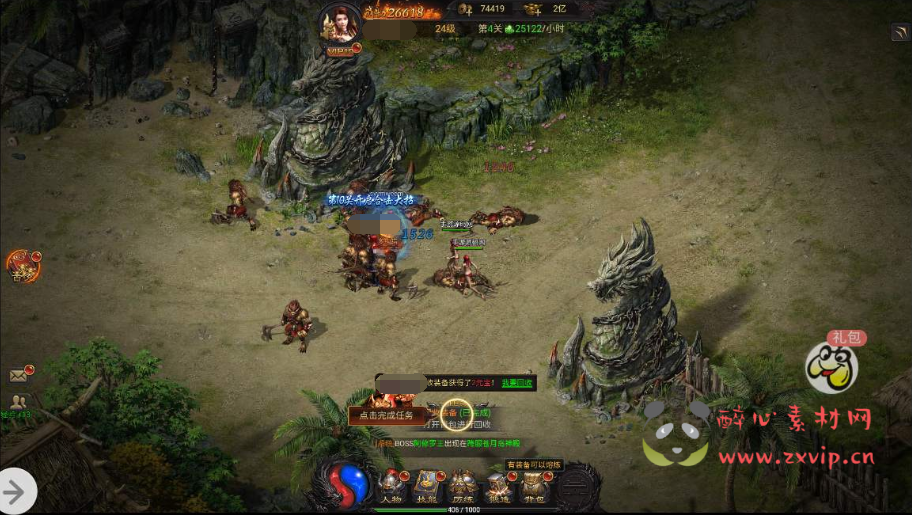
Task: Click the player portrait avatar
Action: tap(339, 24)
